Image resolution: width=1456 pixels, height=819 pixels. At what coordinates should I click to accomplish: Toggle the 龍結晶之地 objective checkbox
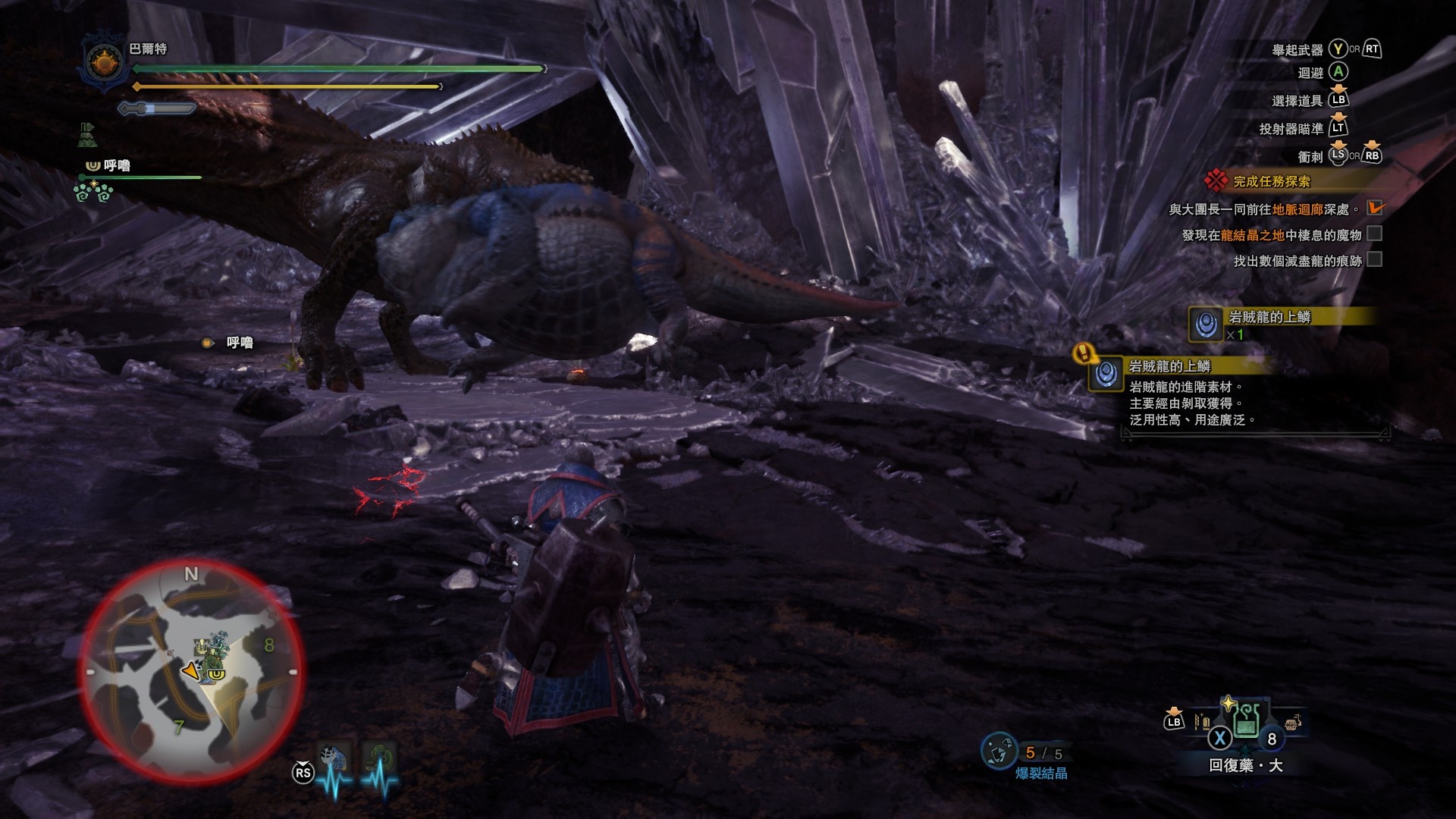[x=1374, y=234]
